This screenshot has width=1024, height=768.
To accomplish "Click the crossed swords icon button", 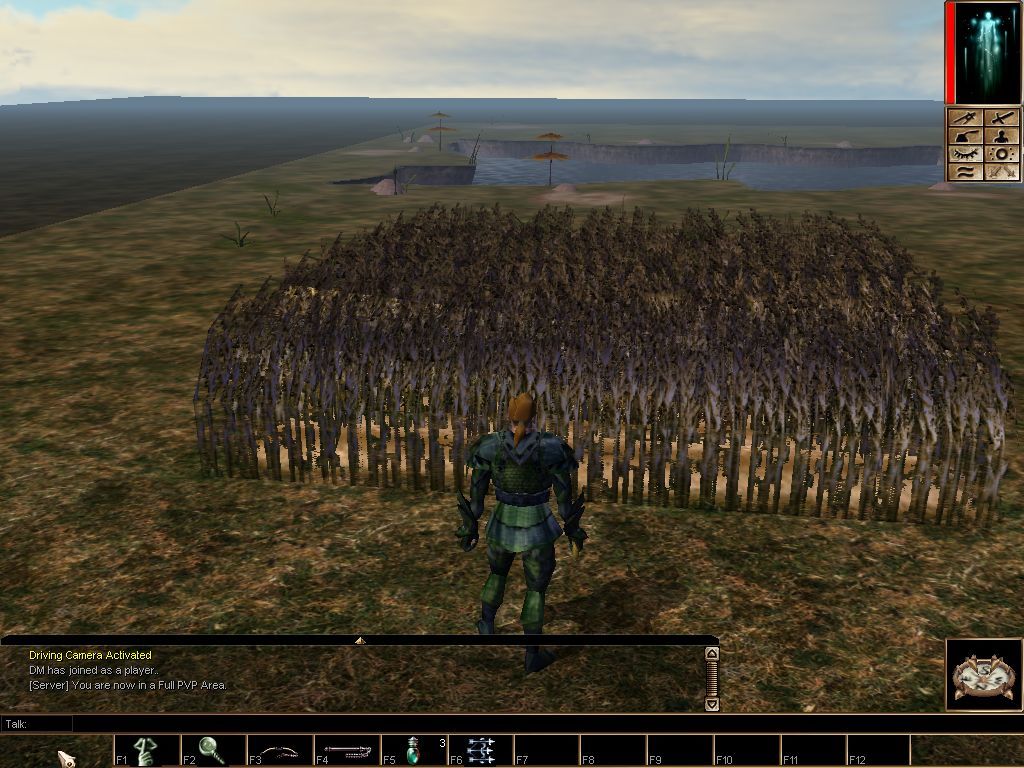I will tap(1002, 172).
